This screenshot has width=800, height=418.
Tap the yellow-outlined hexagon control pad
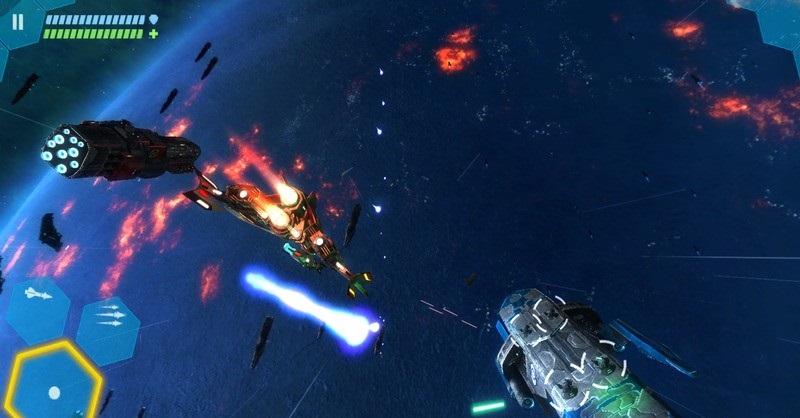click(55, 383)
